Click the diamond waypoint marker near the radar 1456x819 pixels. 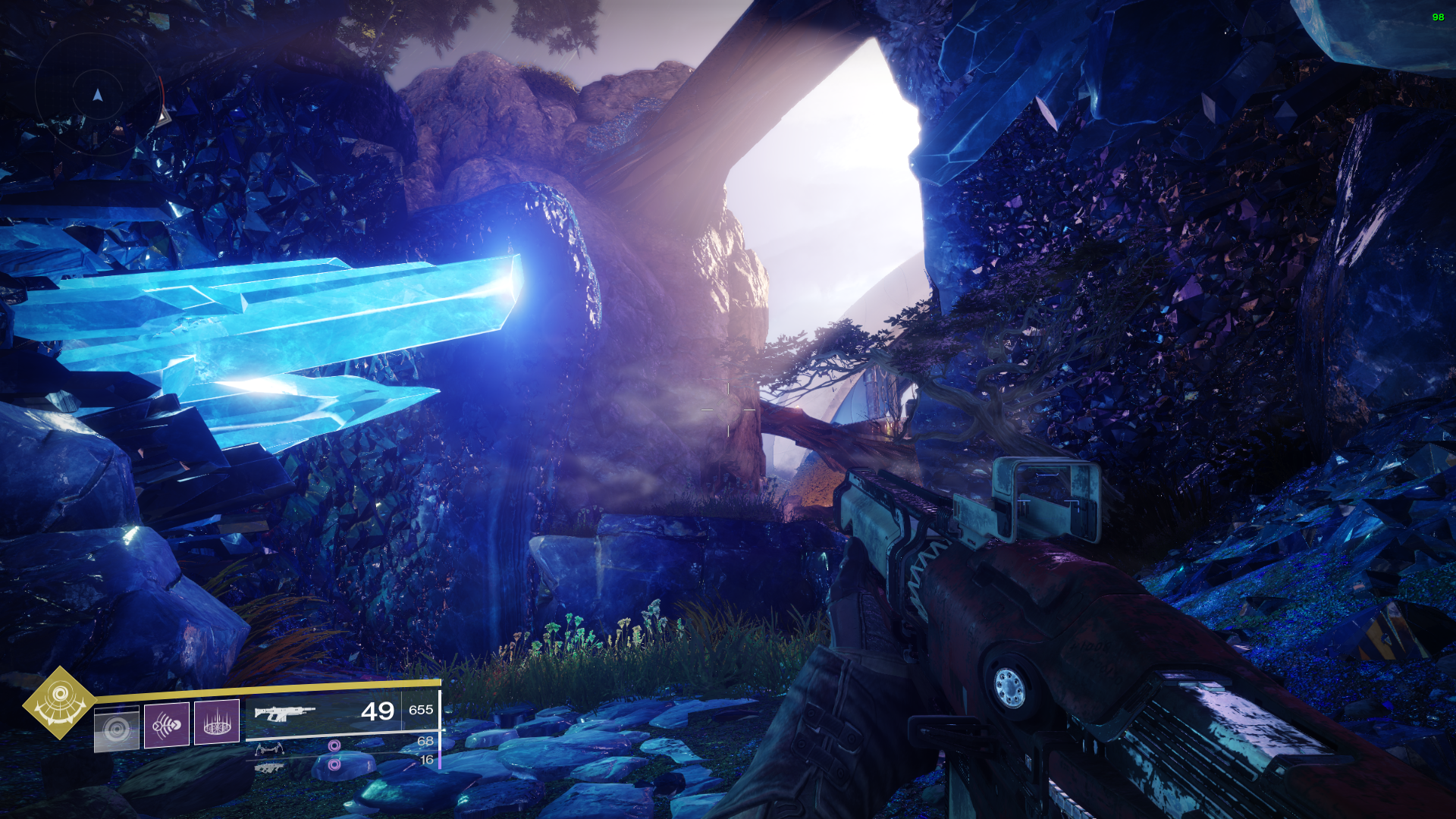pos(164,118)
